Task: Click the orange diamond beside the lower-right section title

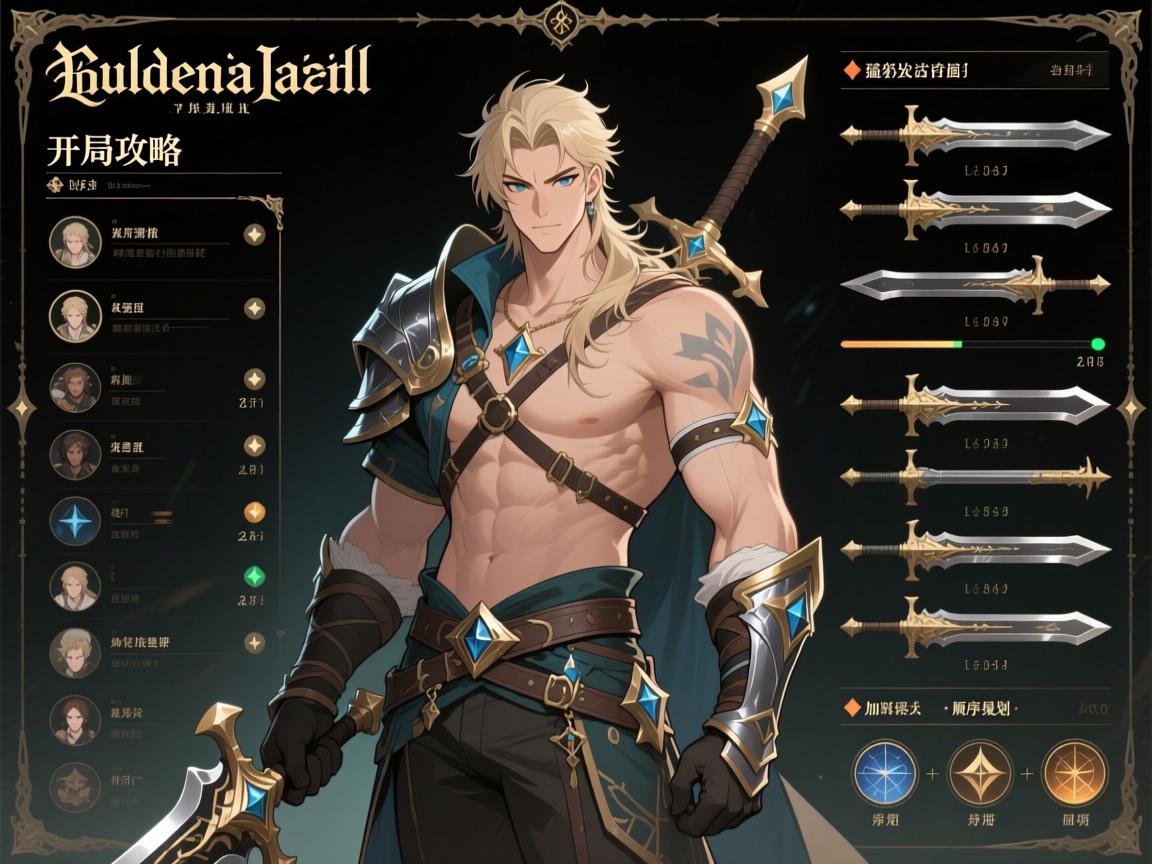Action: click(x=852, y=708)
